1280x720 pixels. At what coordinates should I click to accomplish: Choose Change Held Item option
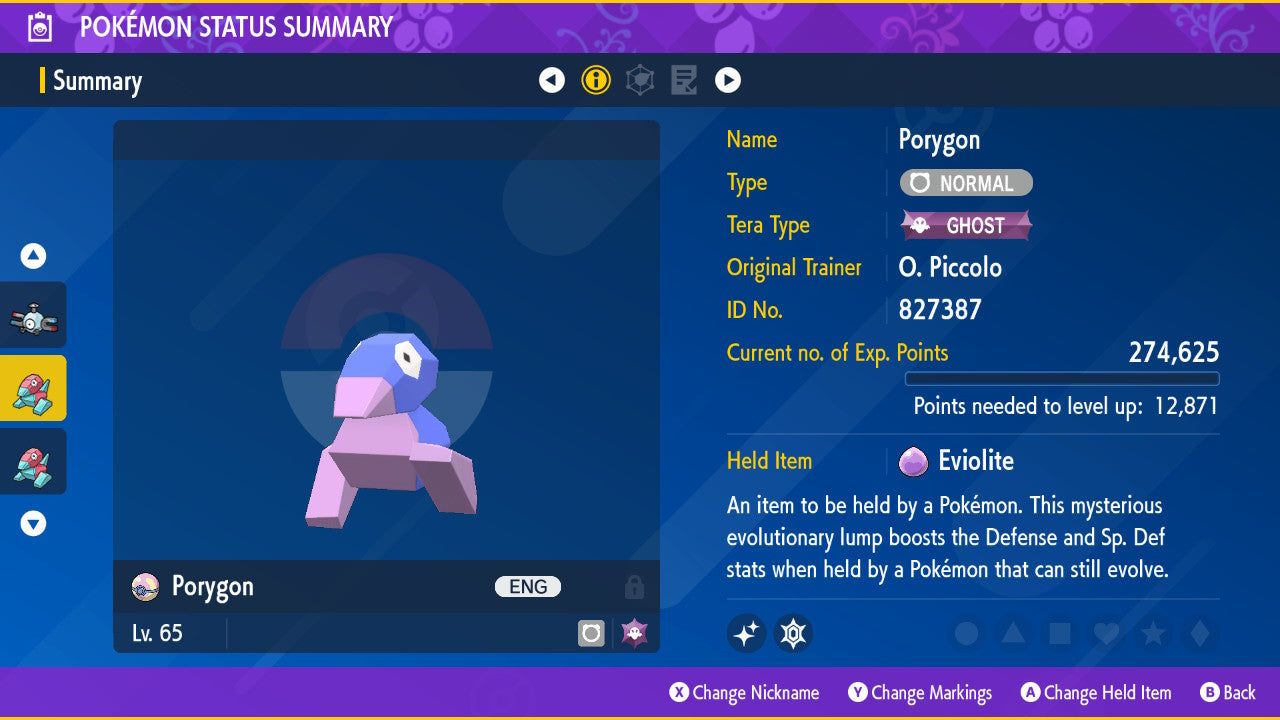1096,693
